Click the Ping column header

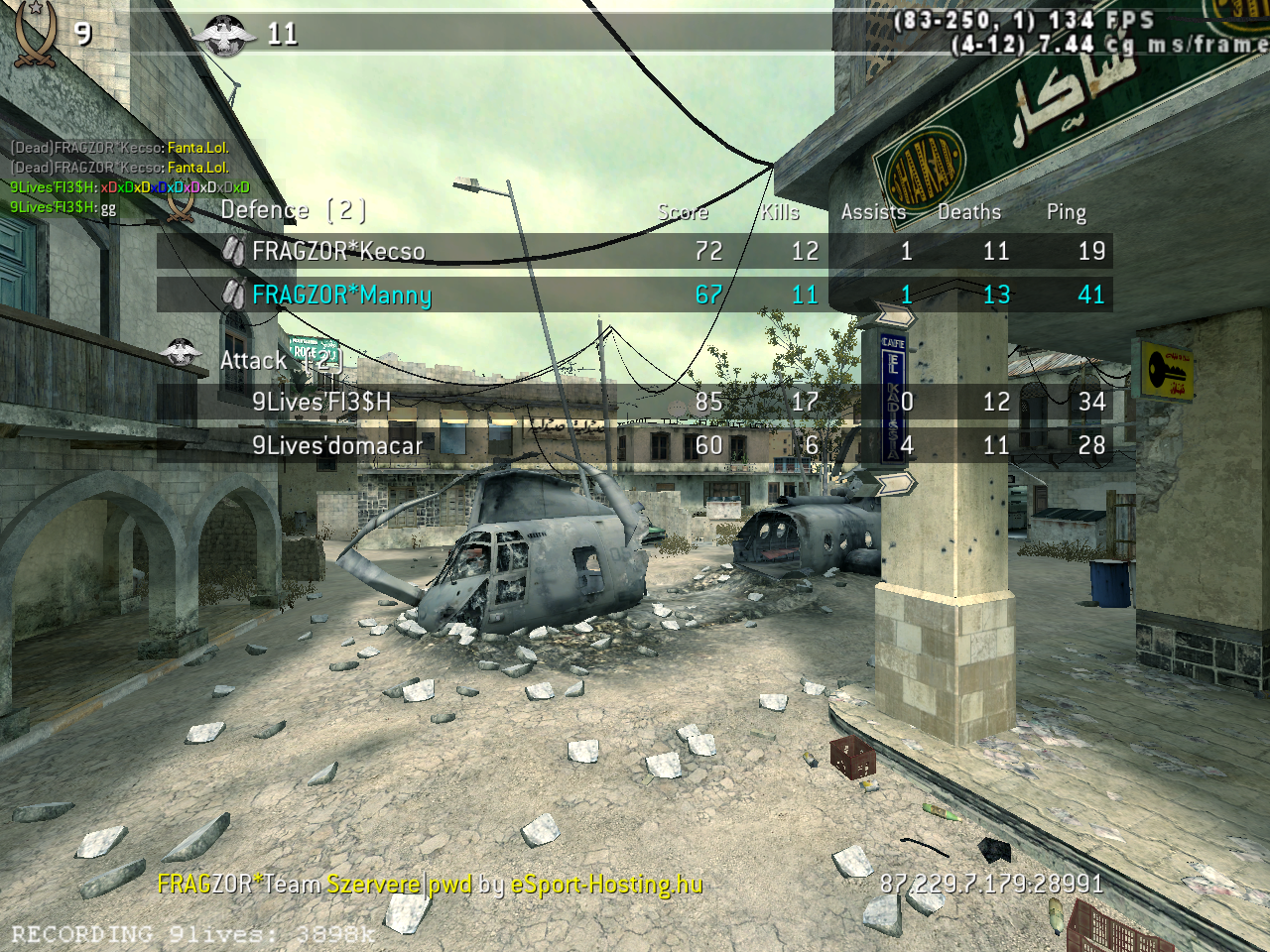1067,212
